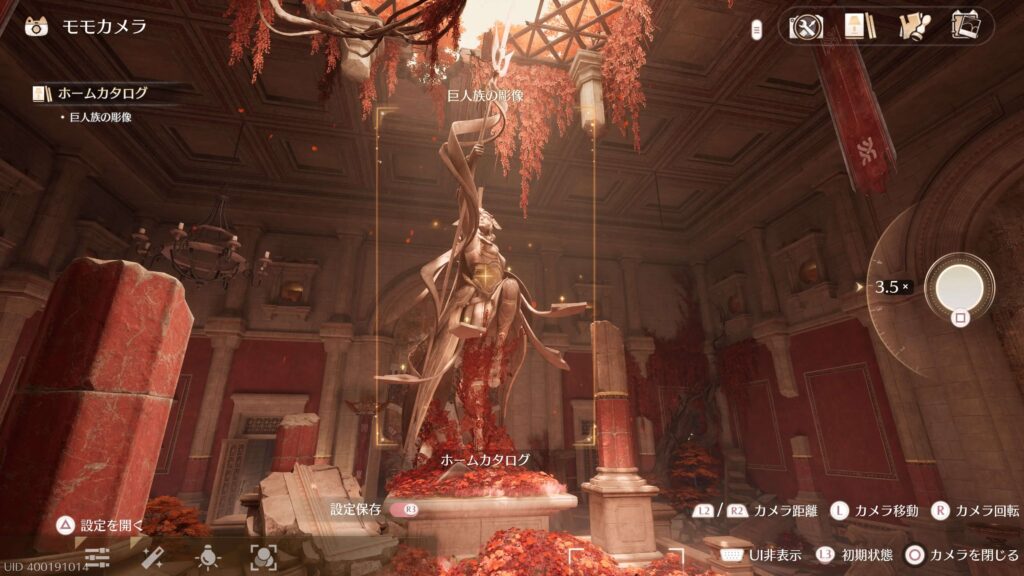The image size is (1024, 576).
Task: Select the stamp and sticker icon
Action: point(911,26)
